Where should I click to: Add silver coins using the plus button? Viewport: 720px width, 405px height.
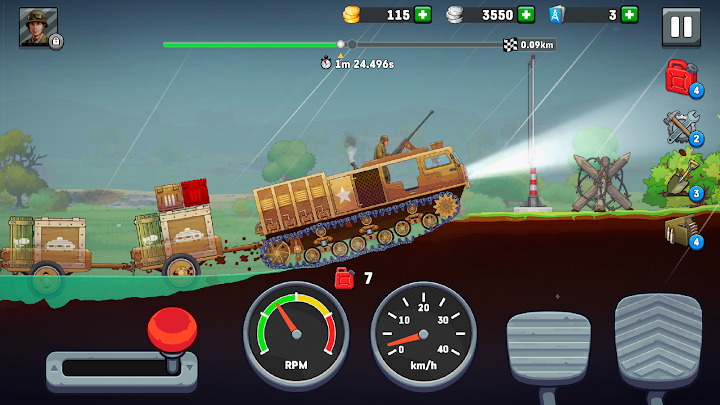point(526,15)
